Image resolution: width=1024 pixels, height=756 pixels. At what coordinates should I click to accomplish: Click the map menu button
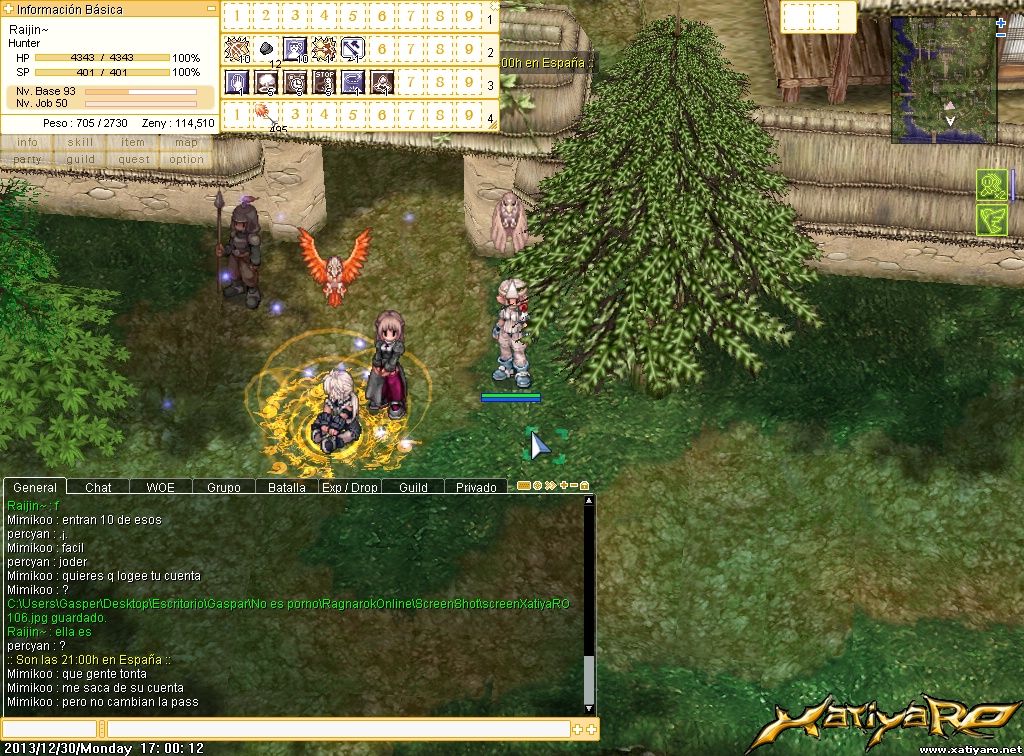186,142
